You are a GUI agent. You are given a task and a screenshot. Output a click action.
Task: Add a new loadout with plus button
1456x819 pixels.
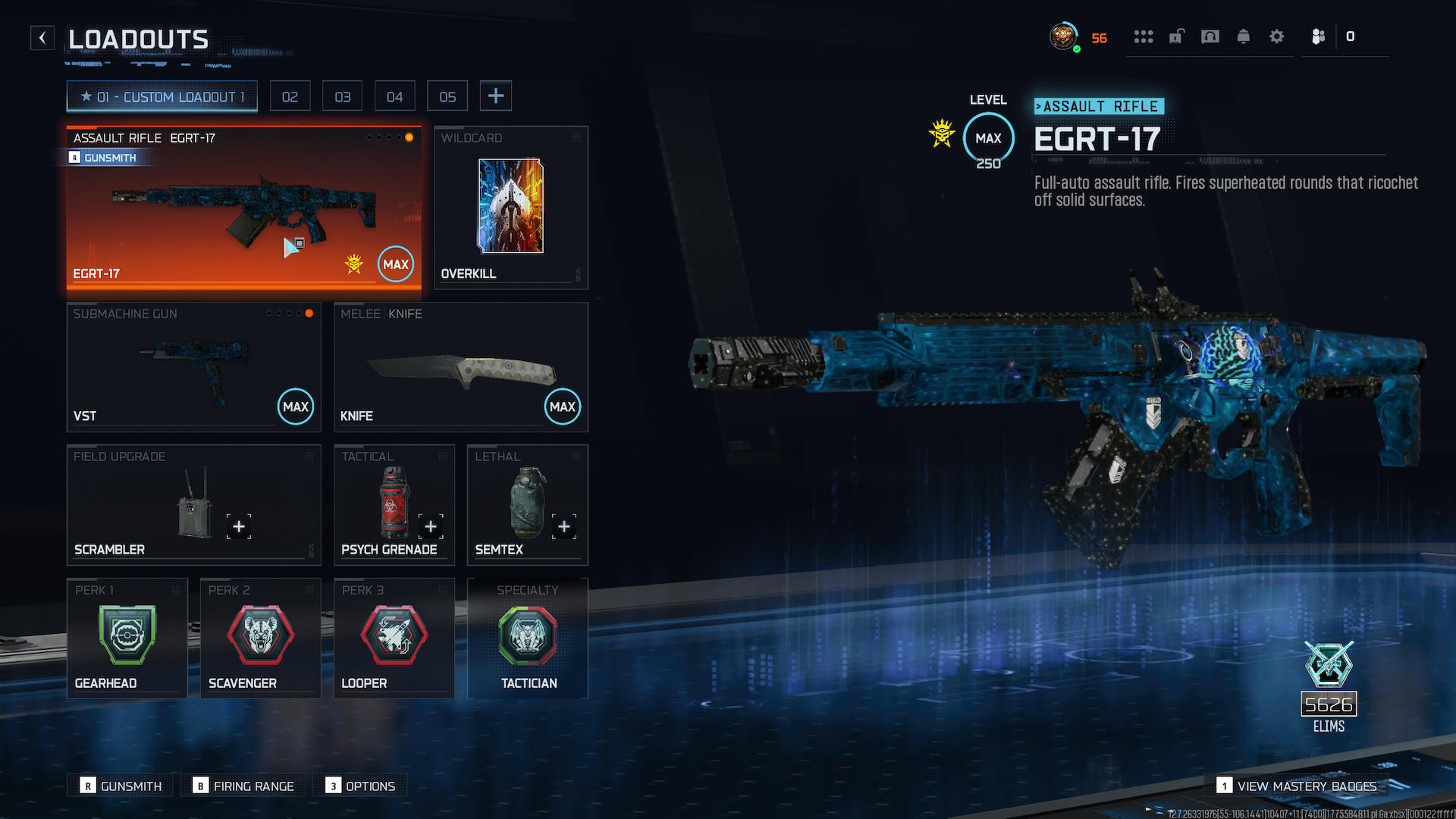(x=496, y=96)
